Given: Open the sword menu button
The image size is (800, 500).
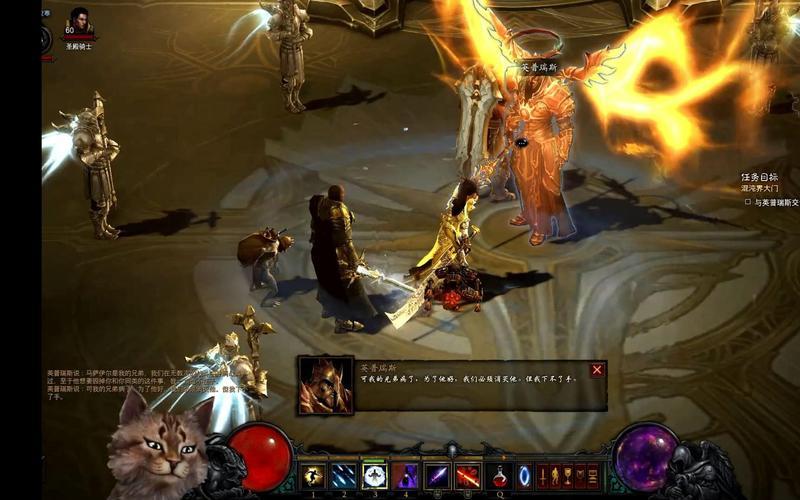Looking at the screenshot, I should (x=544, y=476).
